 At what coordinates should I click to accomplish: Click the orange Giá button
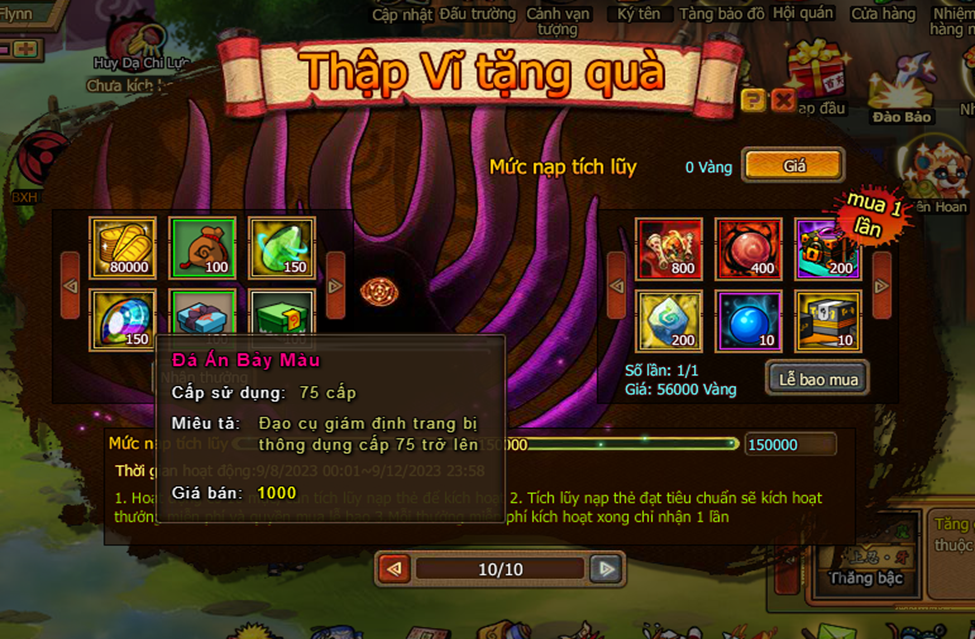coord(794,166)
